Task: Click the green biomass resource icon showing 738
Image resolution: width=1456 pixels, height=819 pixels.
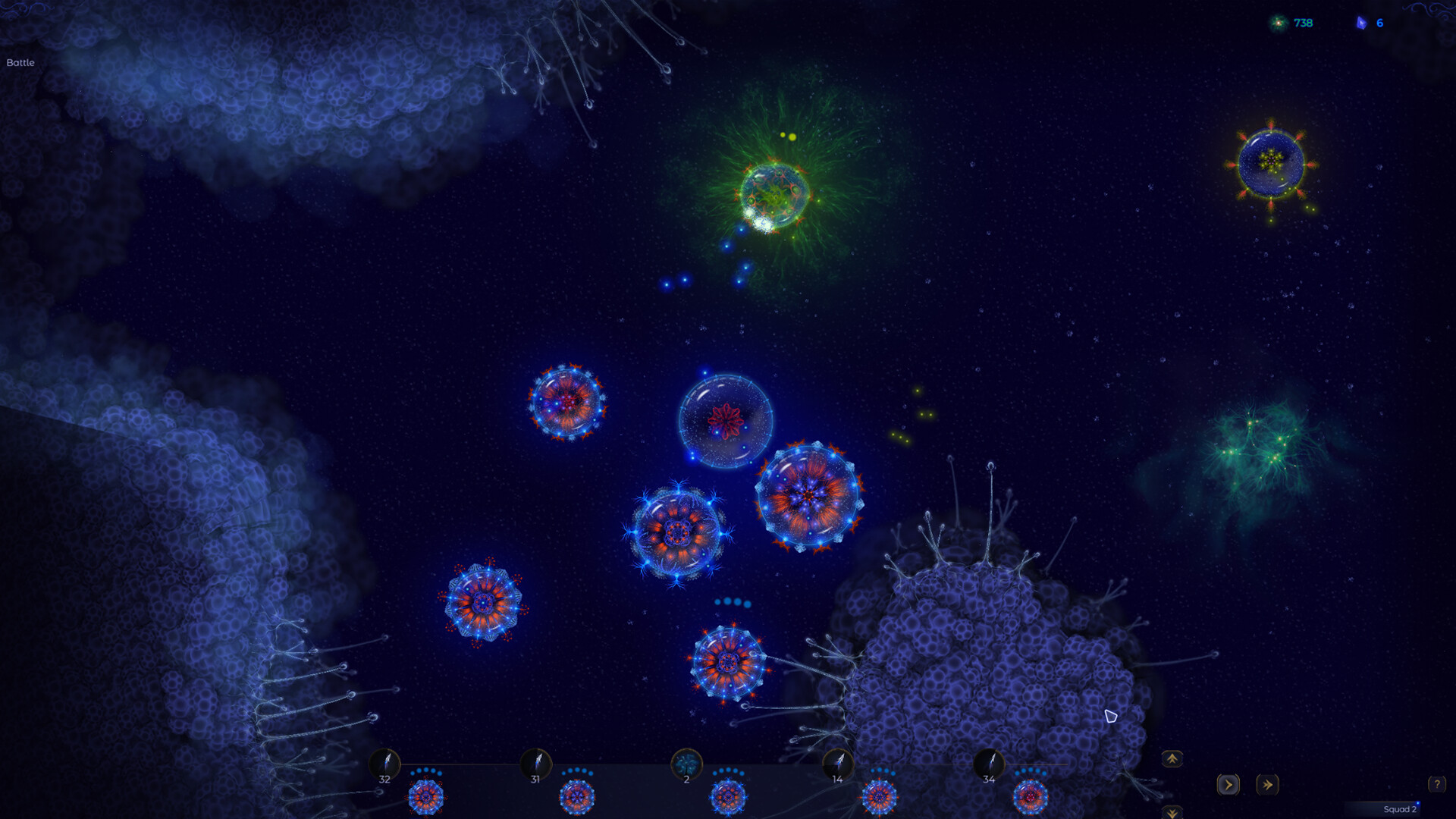Action: 1277,23
